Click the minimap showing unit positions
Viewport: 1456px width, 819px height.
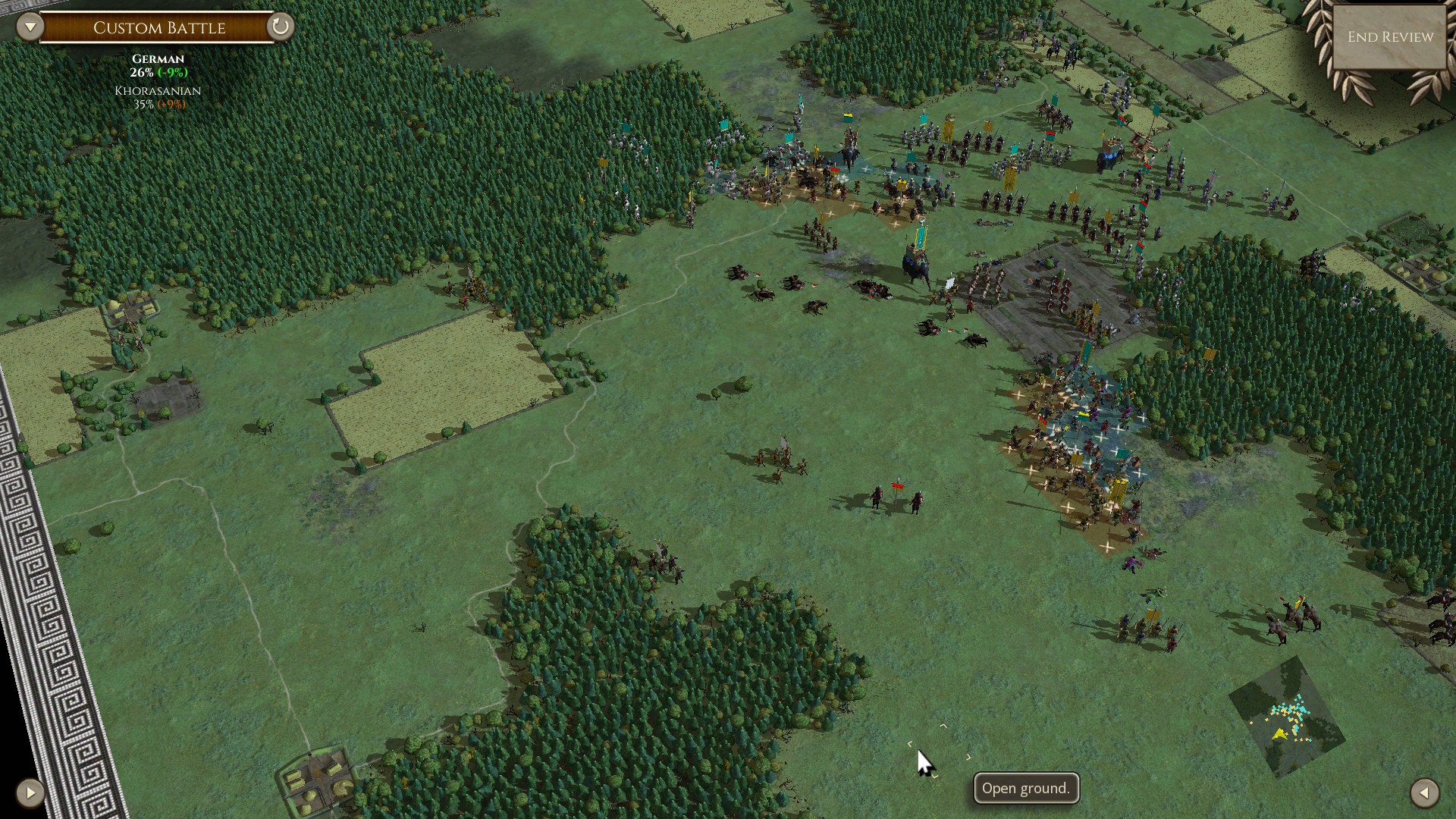(x=1286, y=717)
